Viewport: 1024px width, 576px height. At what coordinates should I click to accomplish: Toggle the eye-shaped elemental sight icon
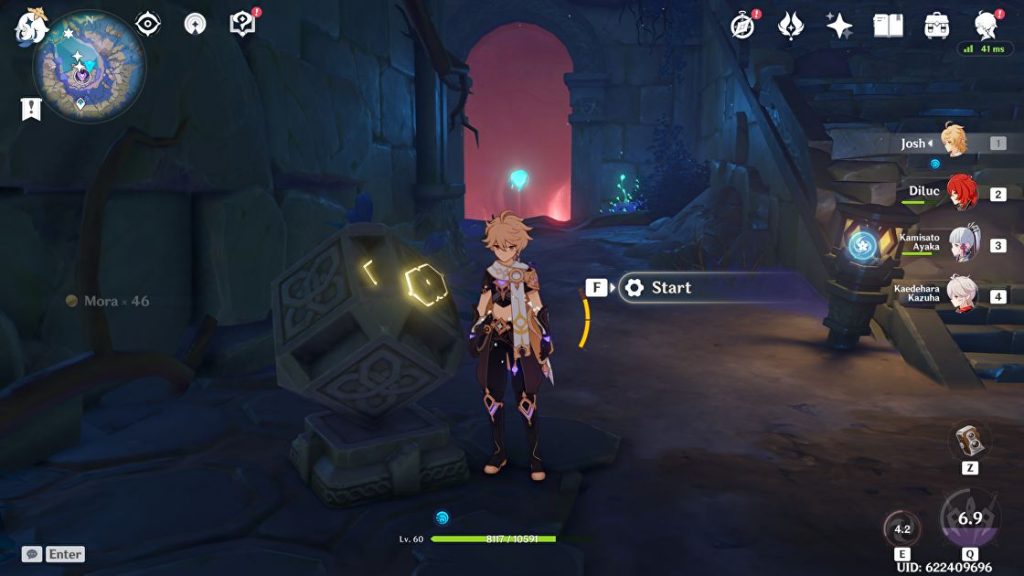tap(148, 24)
